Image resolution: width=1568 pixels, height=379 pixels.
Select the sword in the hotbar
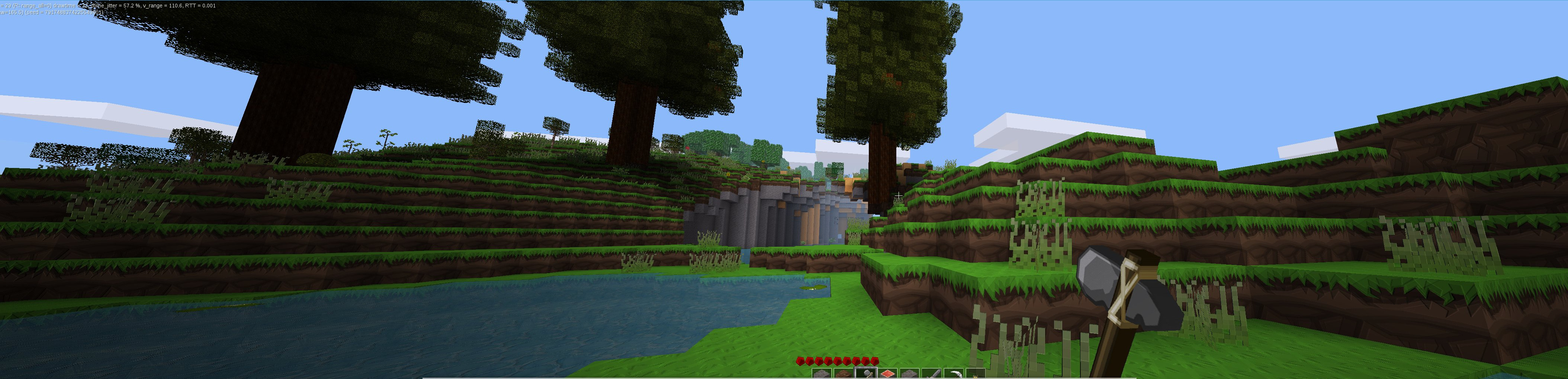(931, 373)
